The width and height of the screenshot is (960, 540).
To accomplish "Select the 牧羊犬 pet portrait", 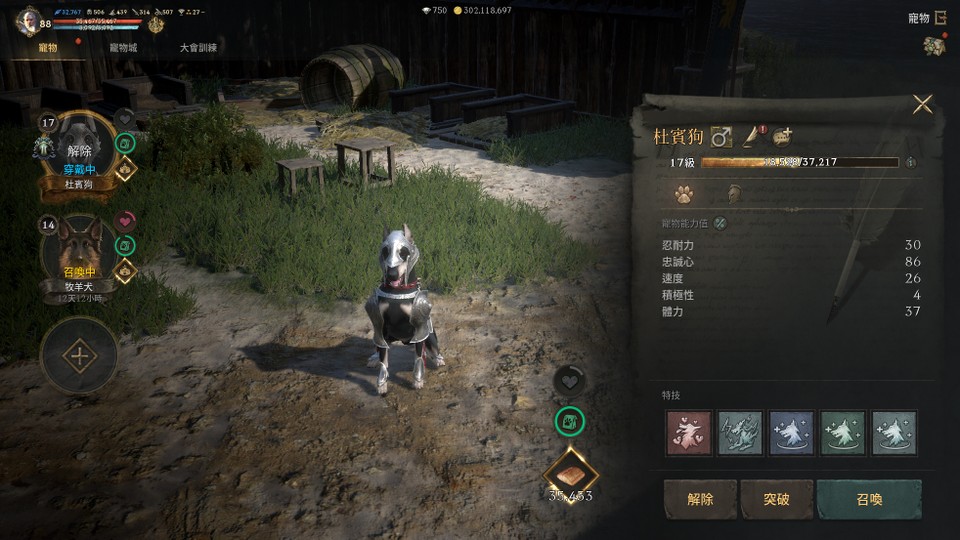I will [78, 250].
